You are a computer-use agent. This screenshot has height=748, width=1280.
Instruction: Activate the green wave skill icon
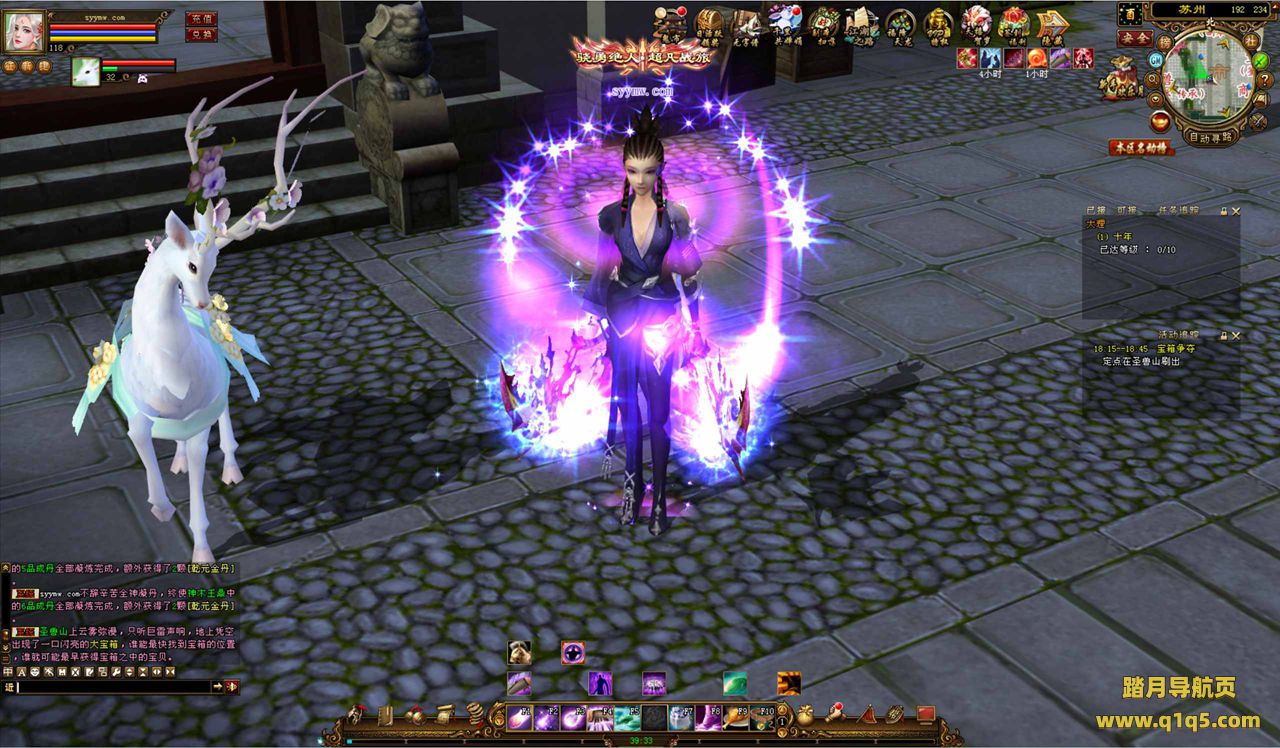click(x=735, y=683)
